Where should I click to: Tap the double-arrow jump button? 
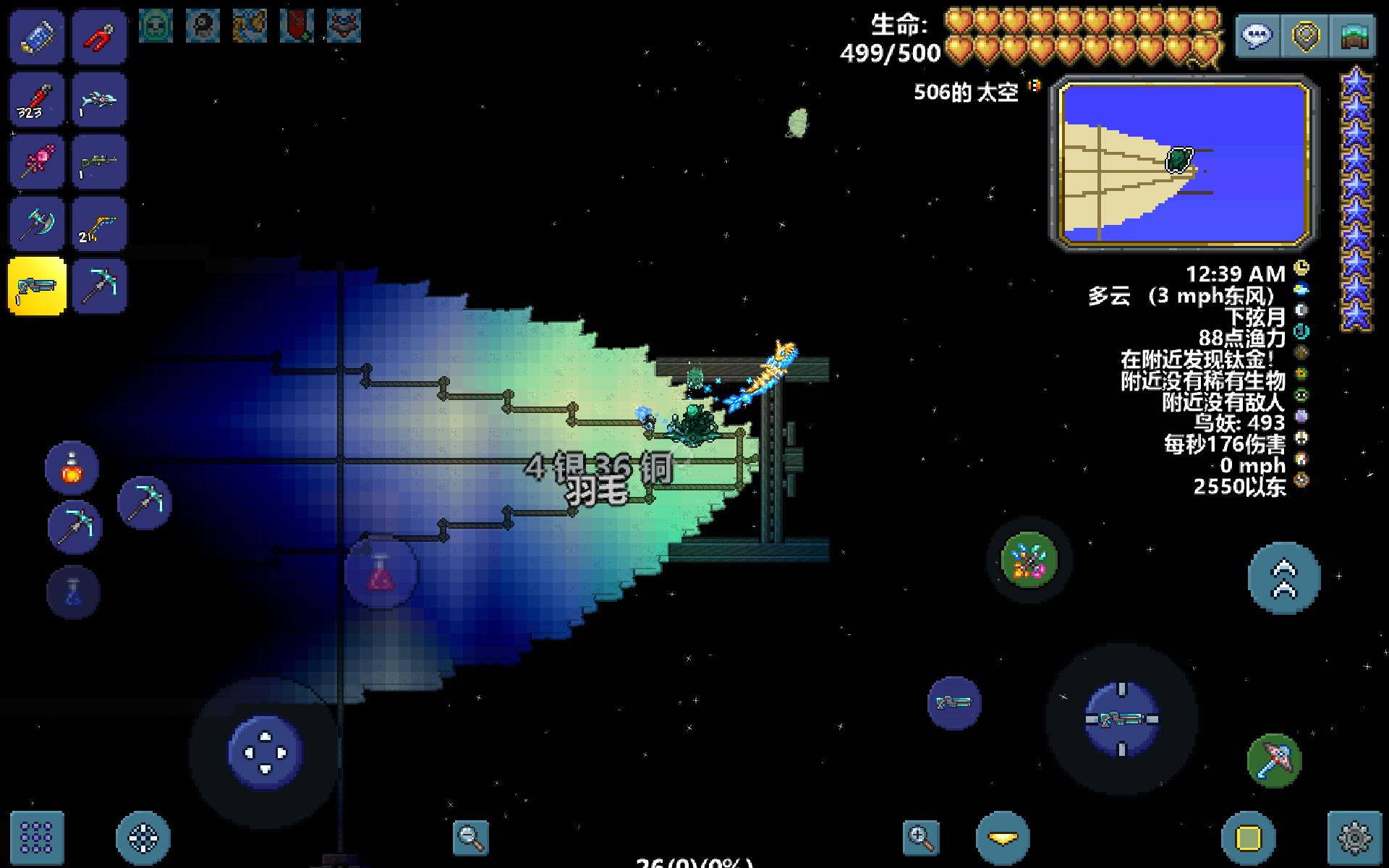1284,579
